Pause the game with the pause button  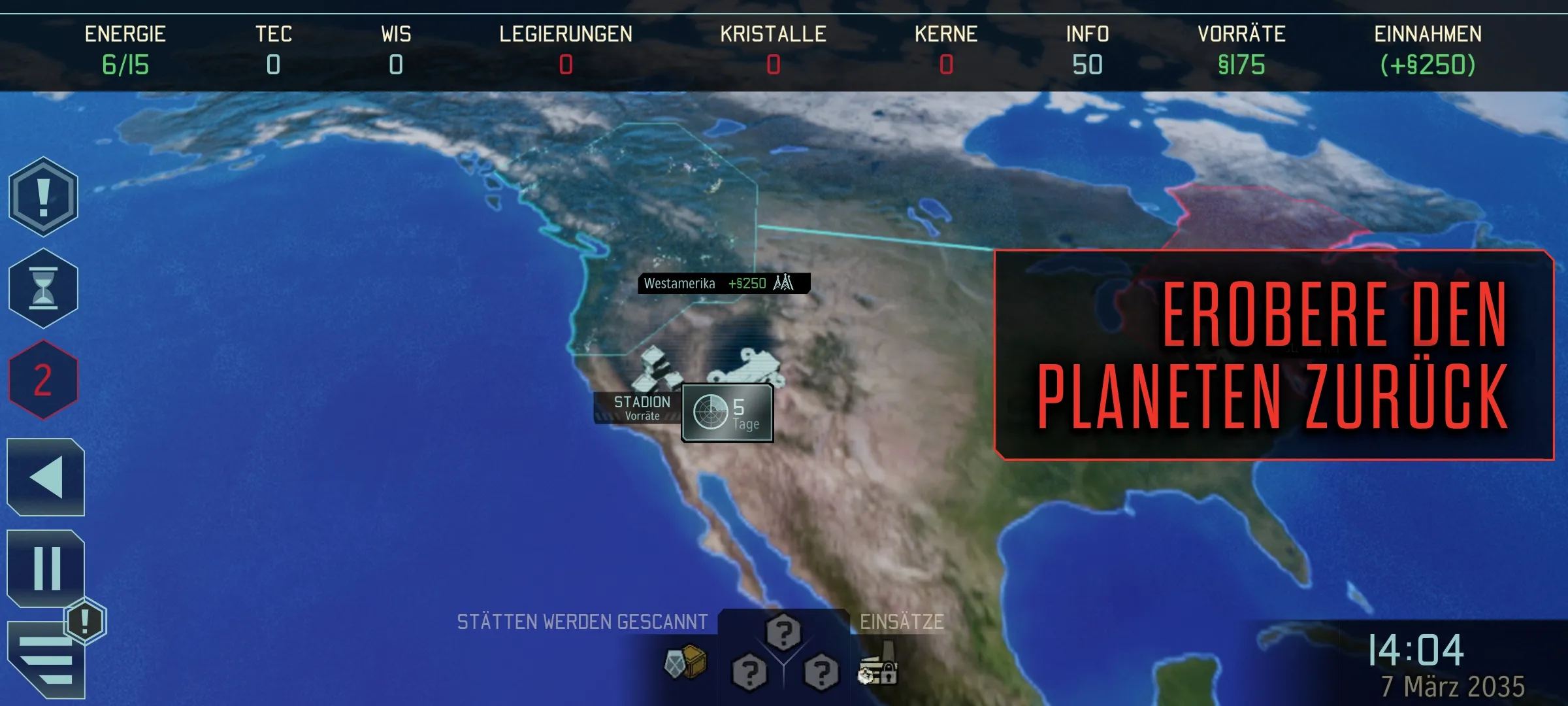coord(46,568)
